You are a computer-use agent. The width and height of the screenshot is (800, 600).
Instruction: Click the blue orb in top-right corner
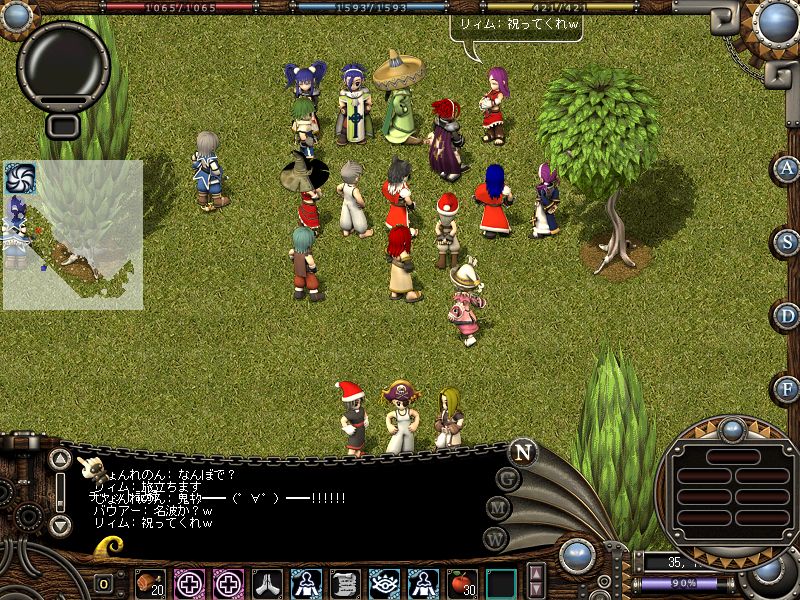[775, 22]
